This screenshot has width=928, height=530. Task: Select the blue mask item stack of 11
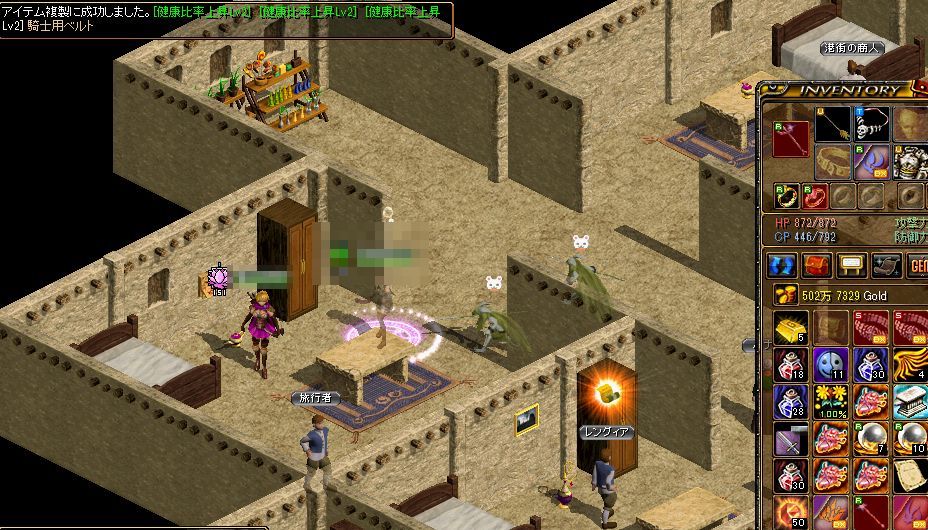pyautogui.click(x=831, y=364)
